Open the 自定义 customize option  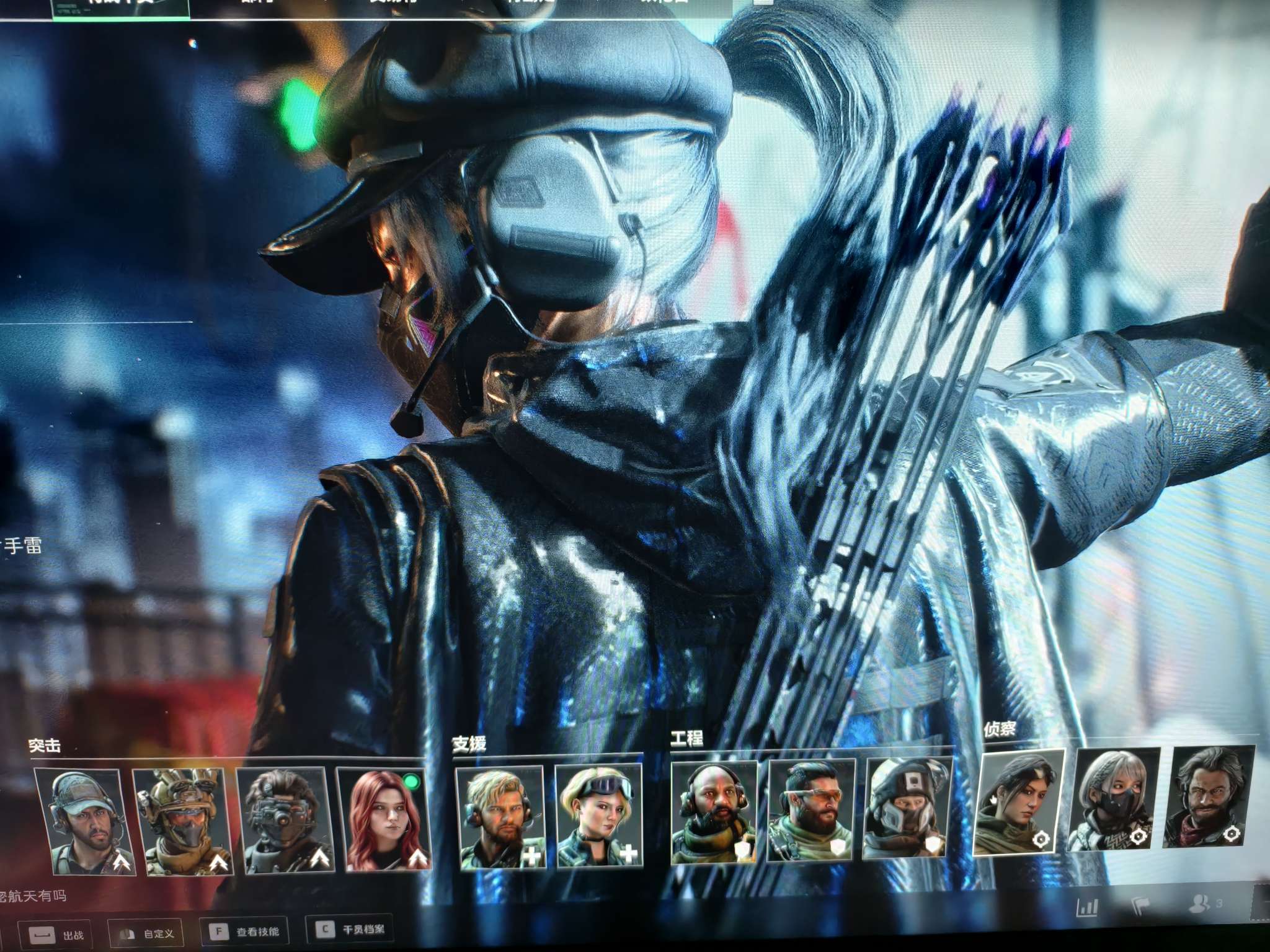point(146,933)
